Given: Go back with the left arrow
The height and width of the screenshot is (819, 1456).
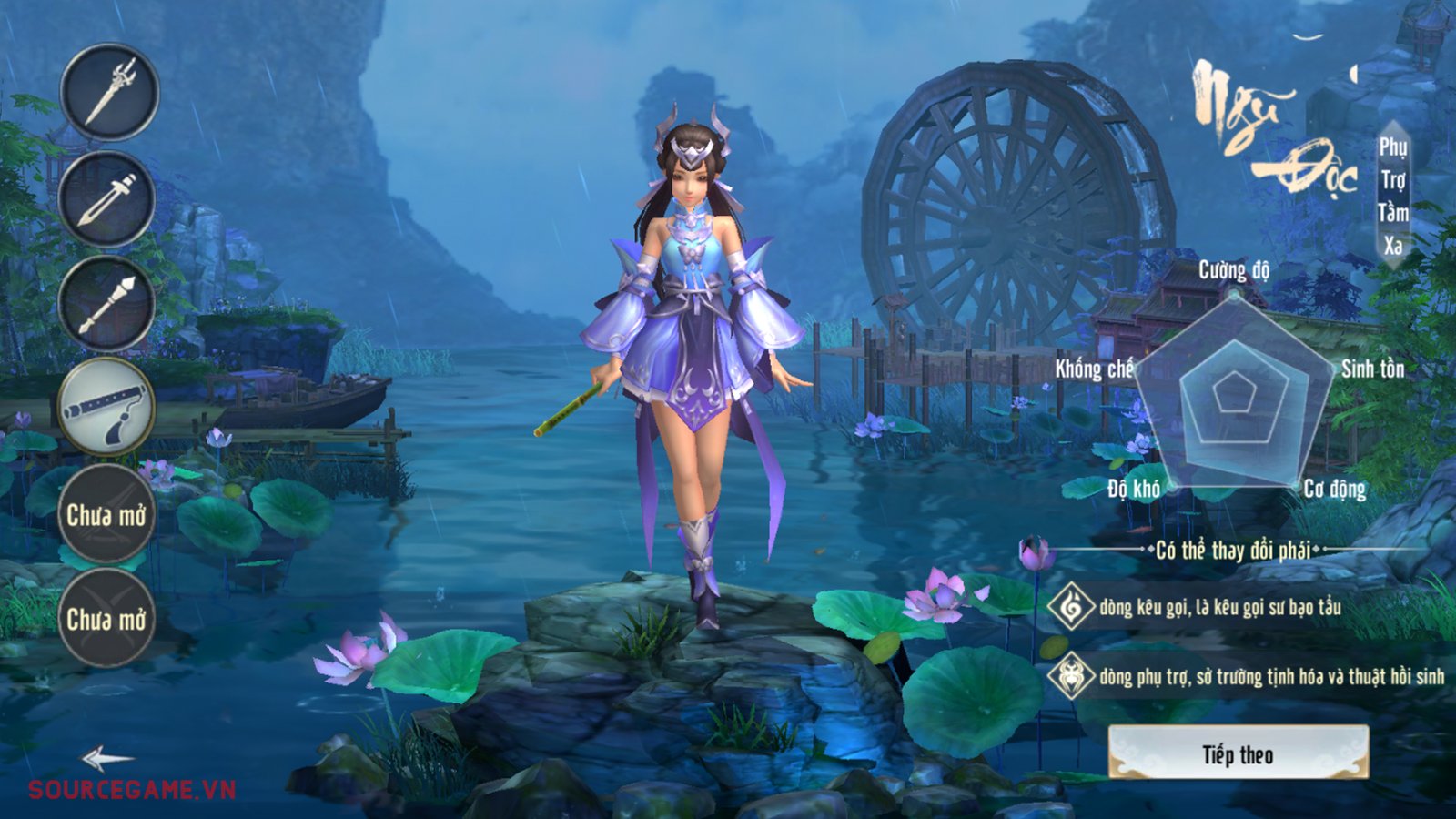Looking at the screenshot, I should point(106,758).
